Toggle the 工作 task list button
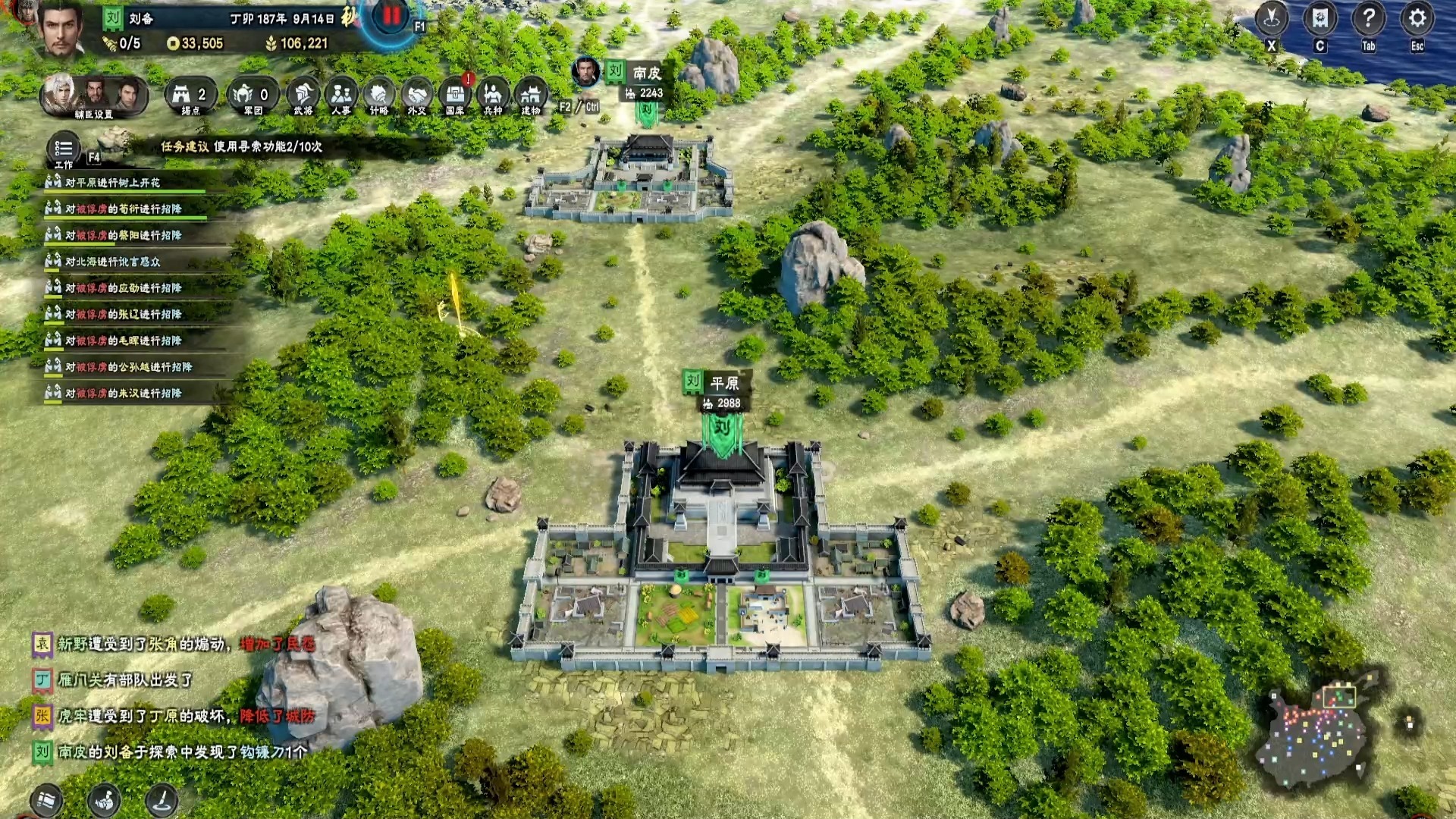 tap(64, 149)
